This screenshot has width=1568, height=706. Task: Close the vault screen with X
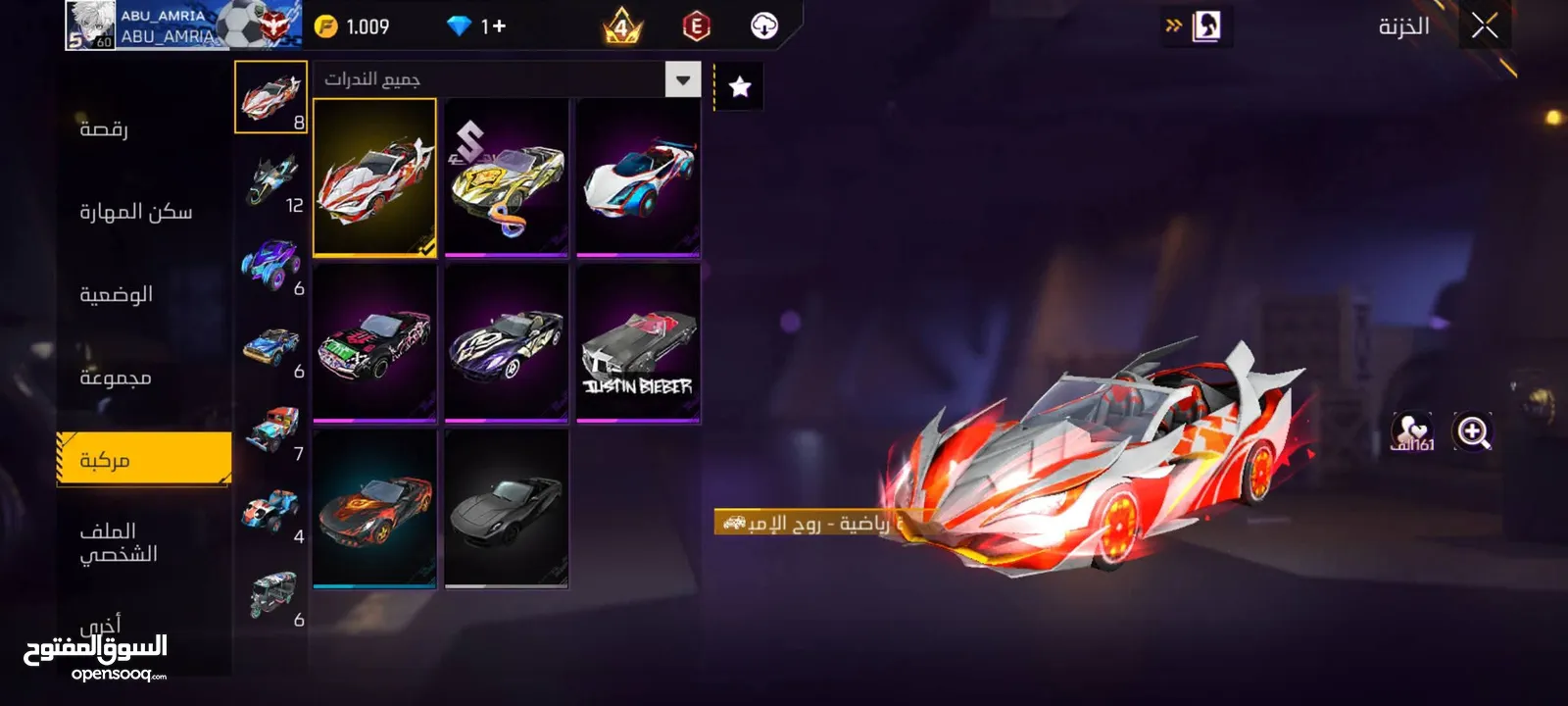pyautogui.click(x=1485, y=26)
